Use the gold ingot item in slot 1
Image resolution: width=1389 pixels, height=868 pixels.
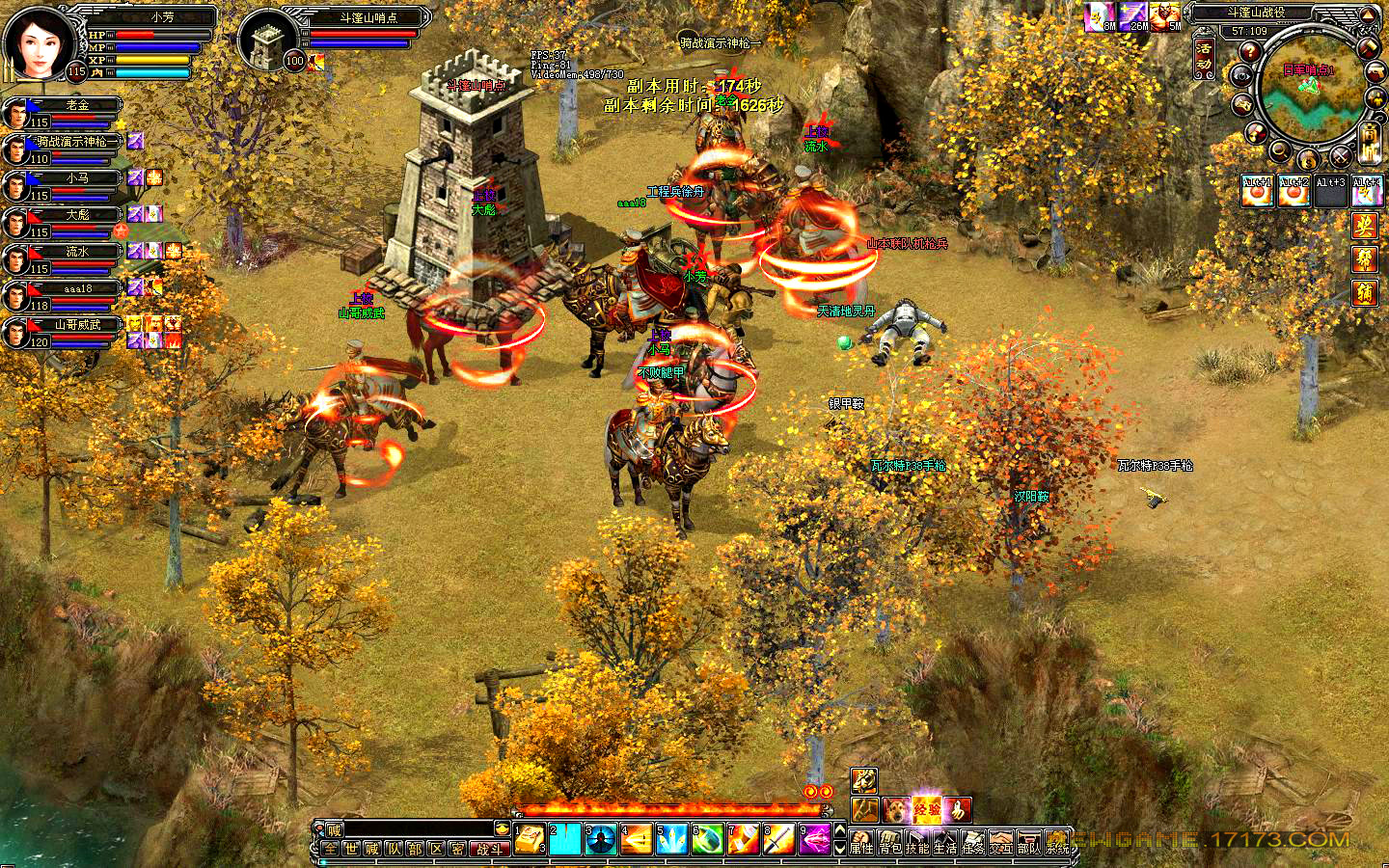[x=529, y=839]
